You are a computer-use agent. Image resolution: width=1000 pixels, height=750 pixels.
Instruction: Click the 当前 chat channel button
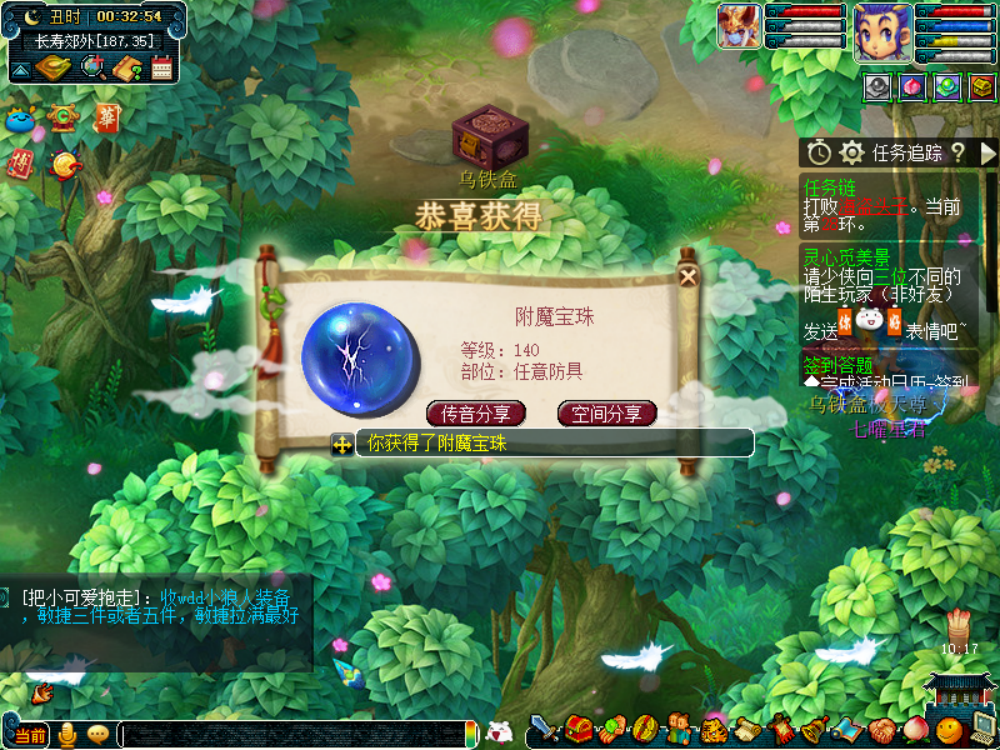pos(29,735)
